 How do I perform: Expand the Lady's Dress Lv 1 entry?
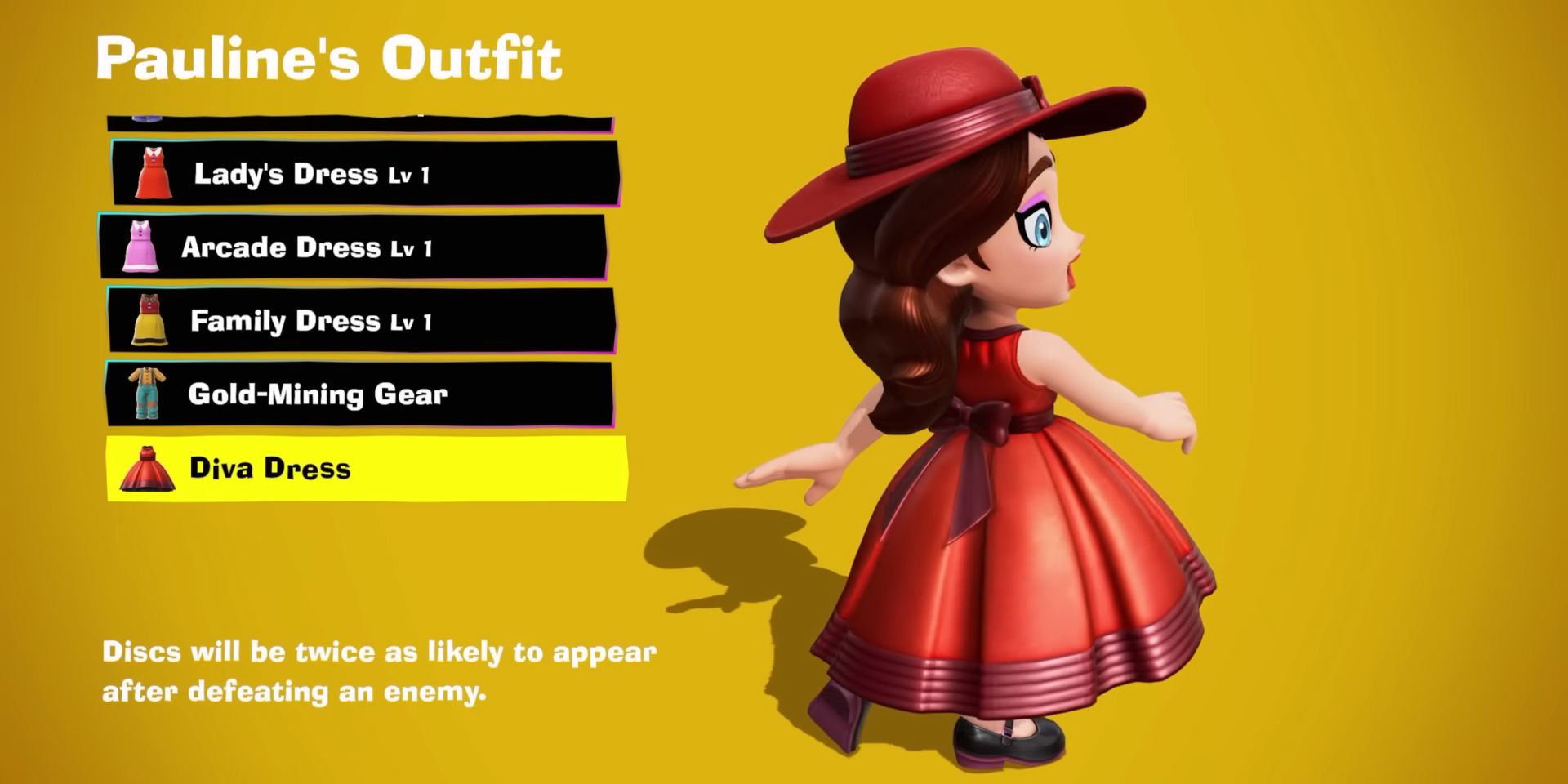point(359,172)
